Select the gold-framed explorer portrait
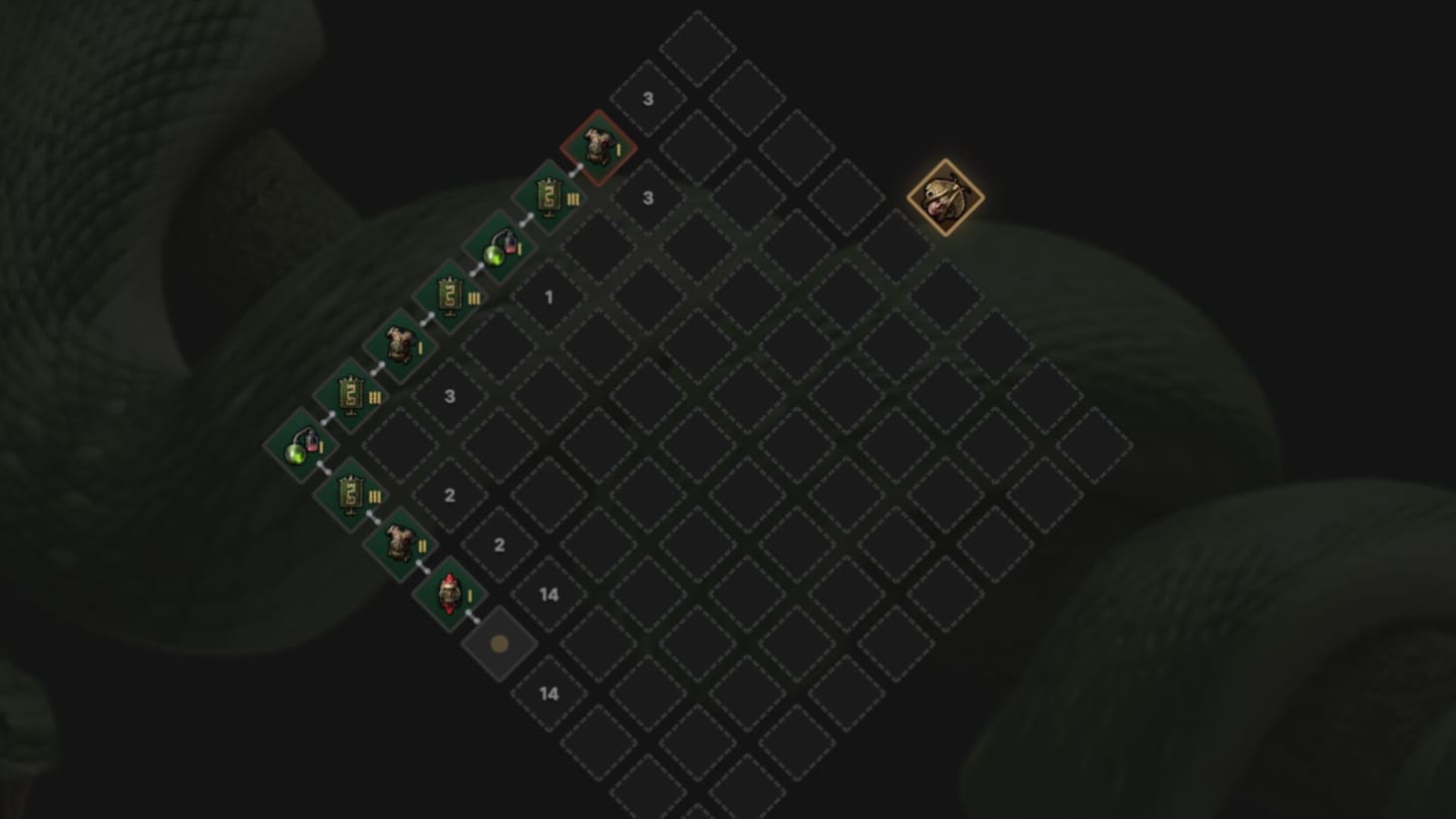This screenshot has width=1456, height=819. (945, 196)
